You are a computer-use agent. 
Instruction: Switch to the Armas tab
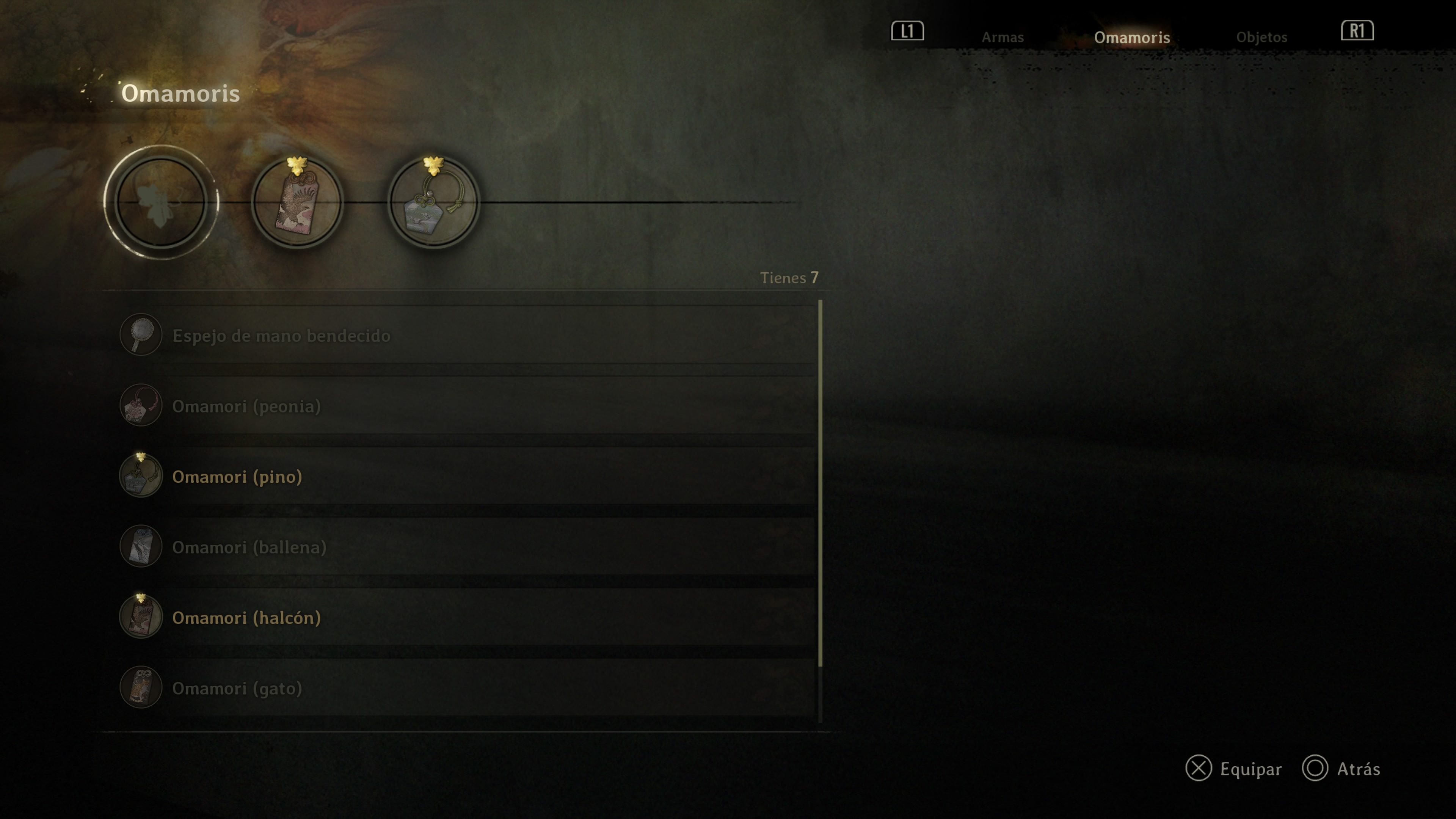tap(1002, 37)
